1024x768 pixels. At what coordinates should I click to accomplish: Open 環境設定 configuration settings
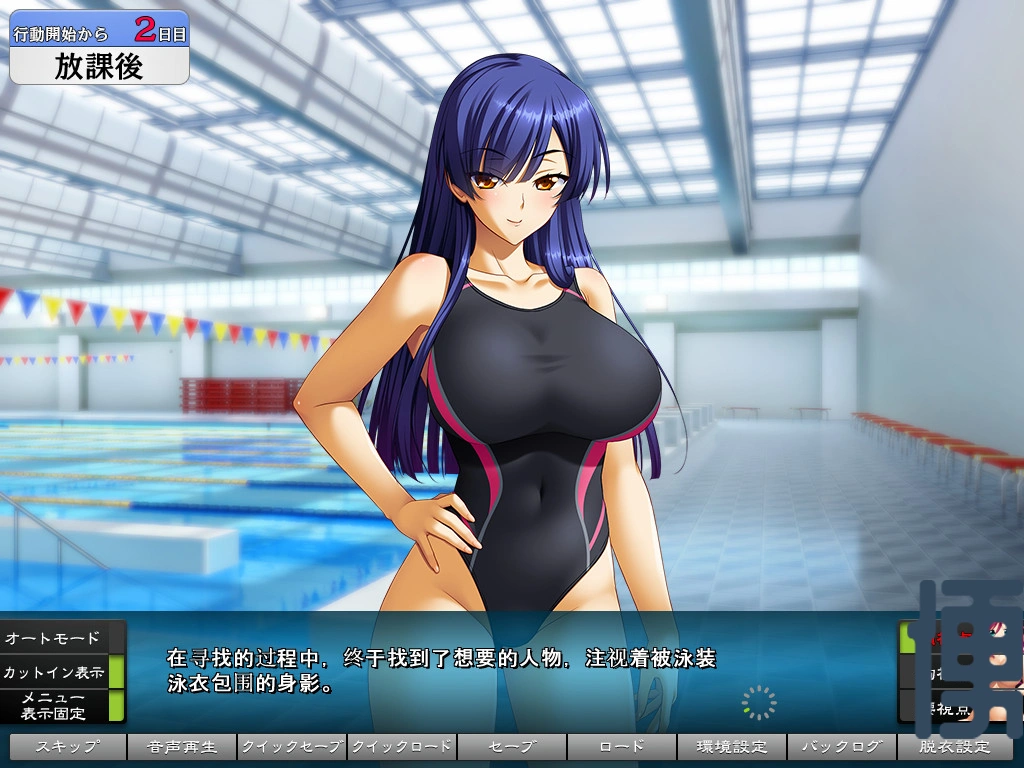(731, 747)
